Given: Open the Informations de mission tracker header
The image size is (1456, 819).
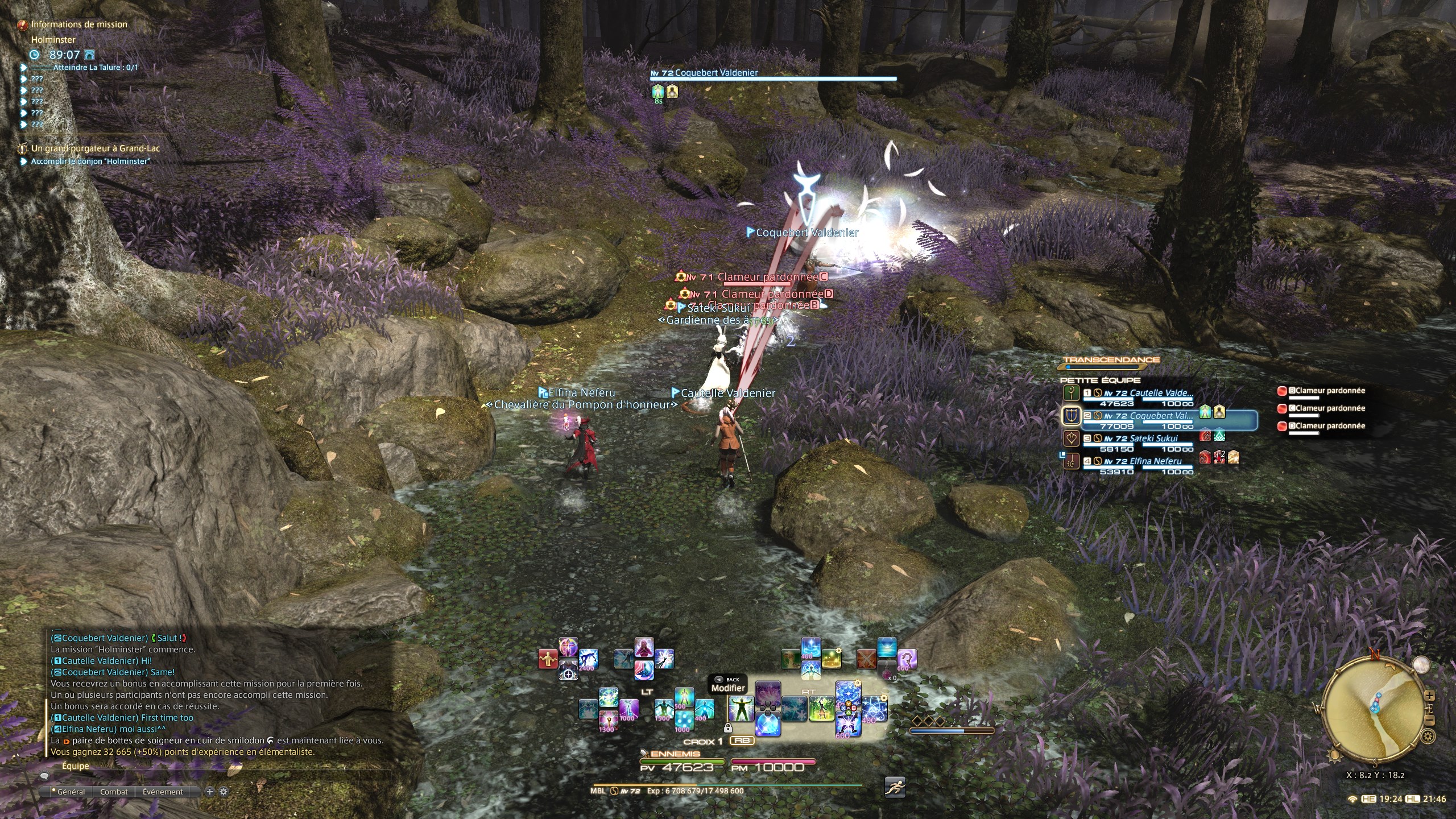Looking at the screenshot, I should pyautogui.click(x=79, y=24).
